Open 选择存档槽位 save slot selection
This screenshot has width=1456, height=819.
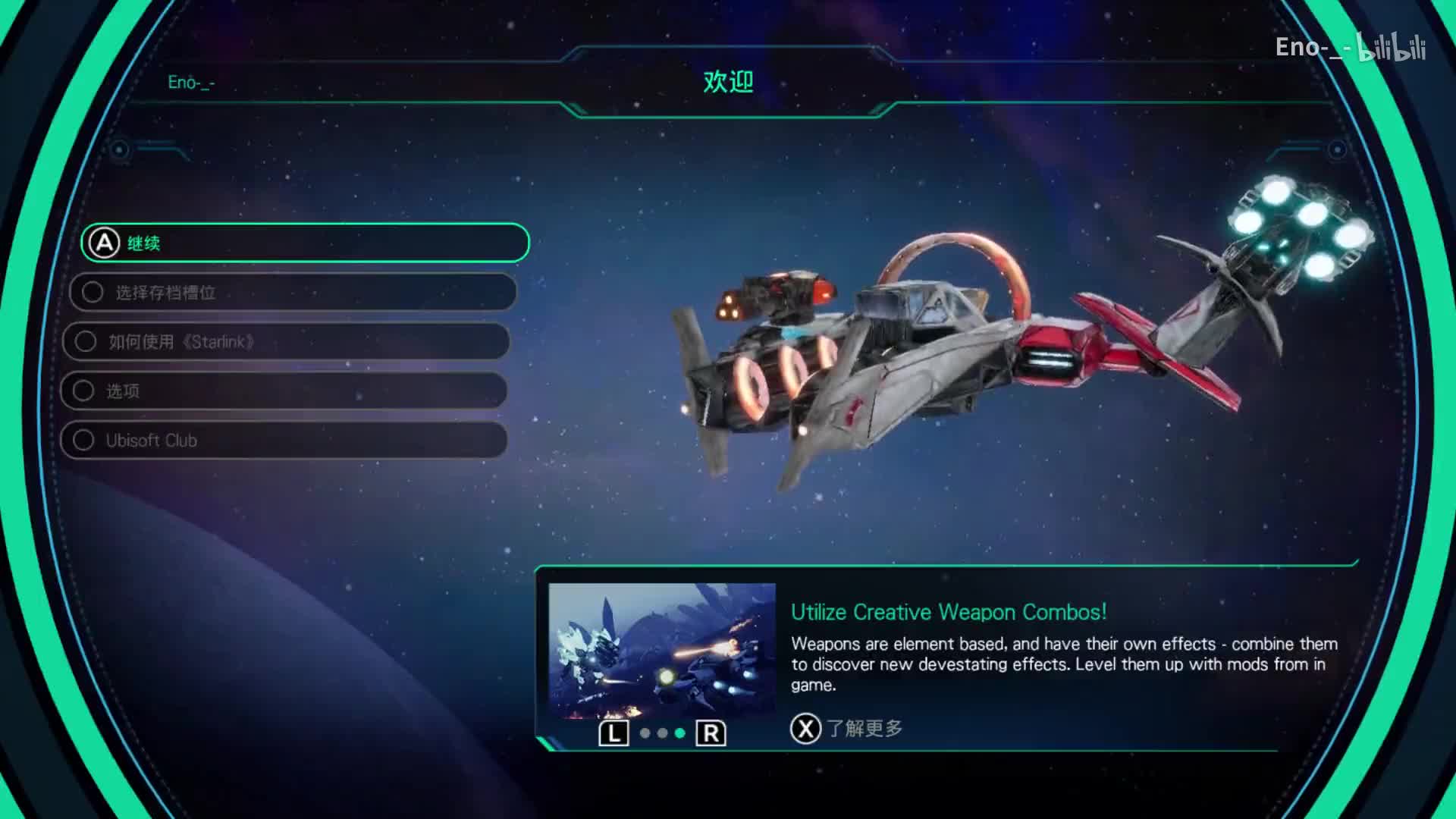(293, 292)
